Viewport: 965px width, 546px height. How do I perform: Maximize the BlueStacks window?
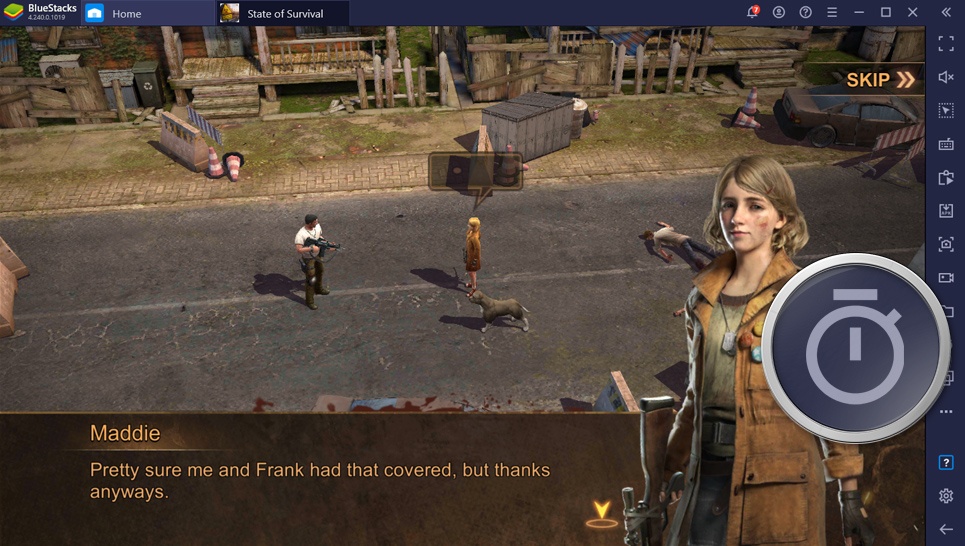click(885, 12)
